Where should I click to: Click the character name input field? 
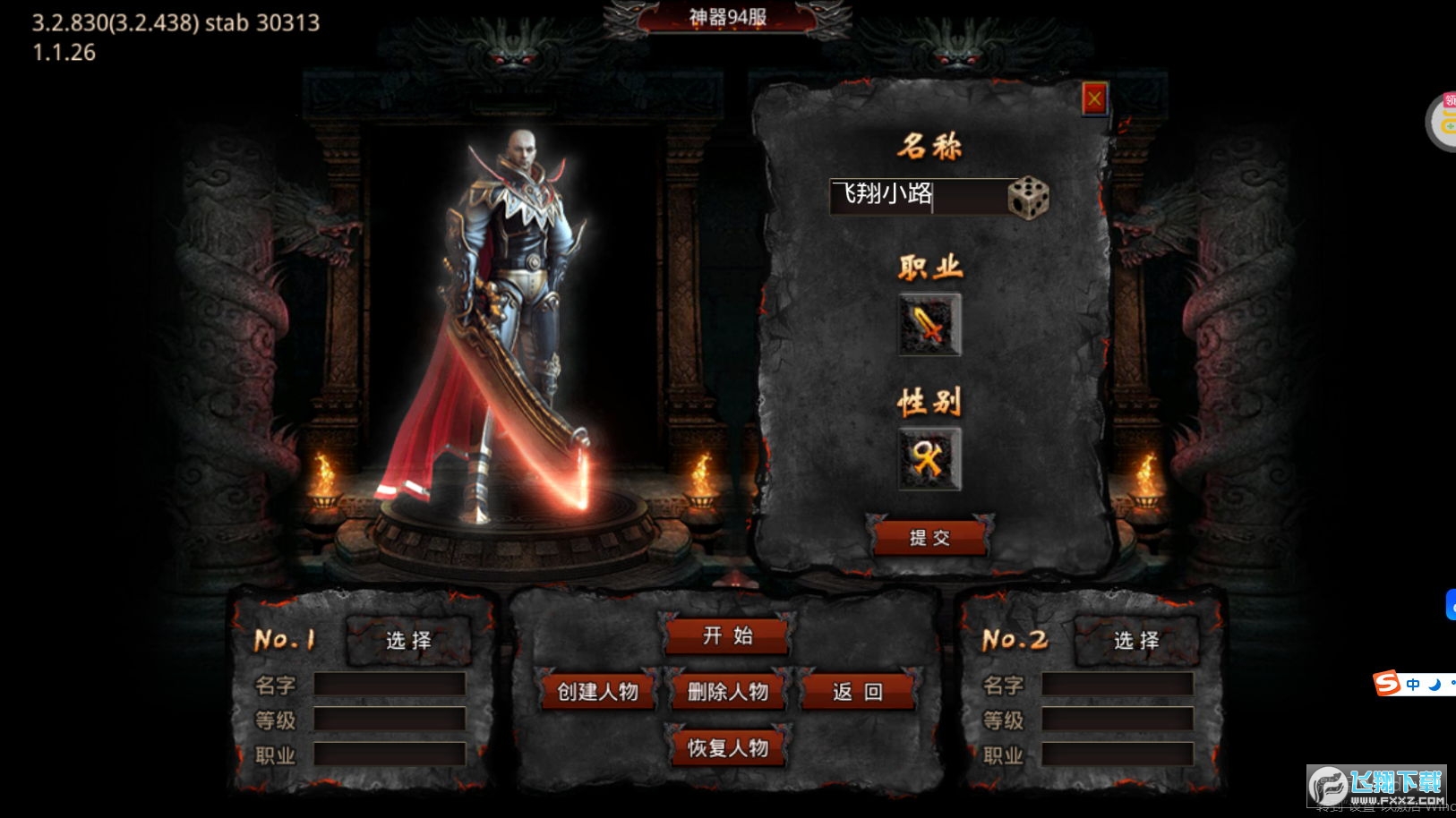point(916,196)
